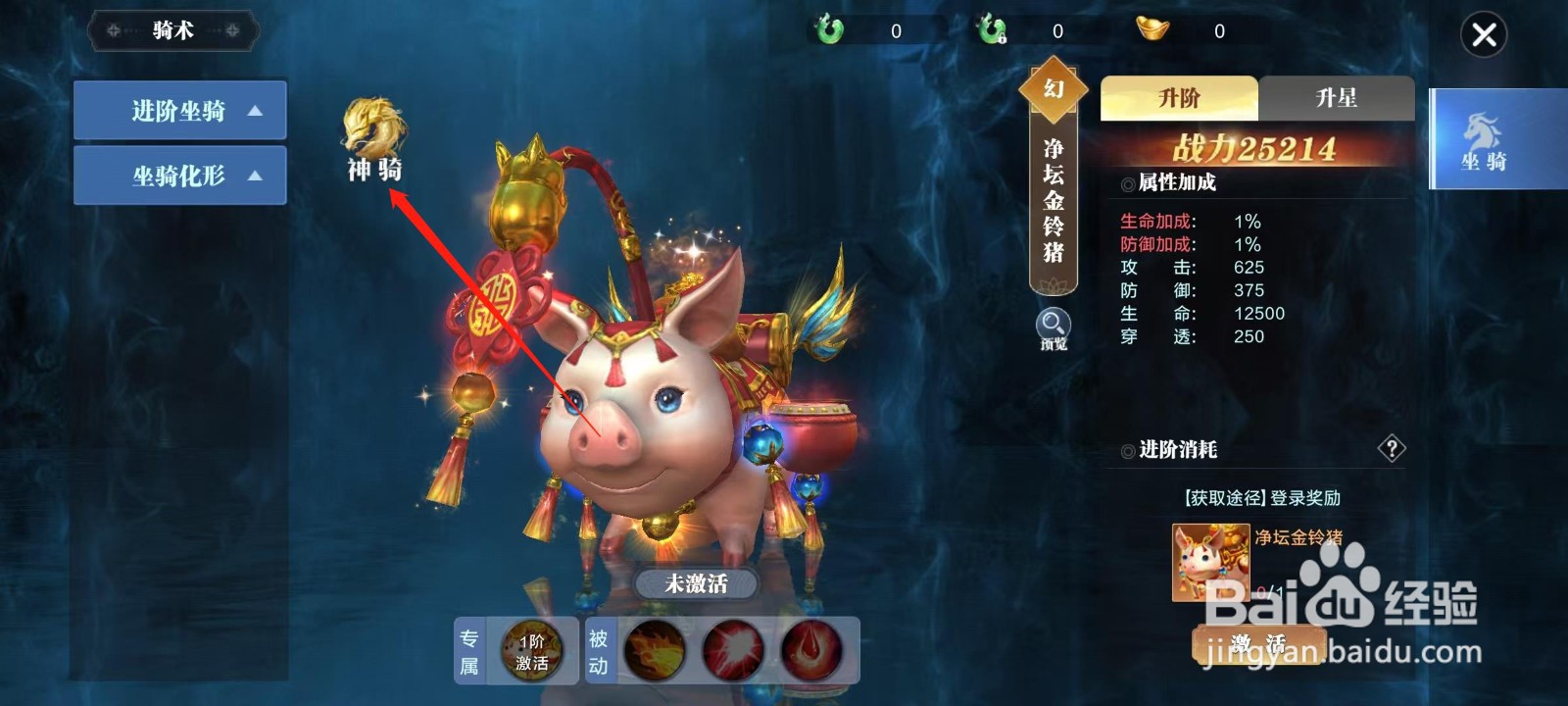This screenshot has width=1568, height=706.
Task: Collapse the 坐骑化形 panel
Action: 178,176
